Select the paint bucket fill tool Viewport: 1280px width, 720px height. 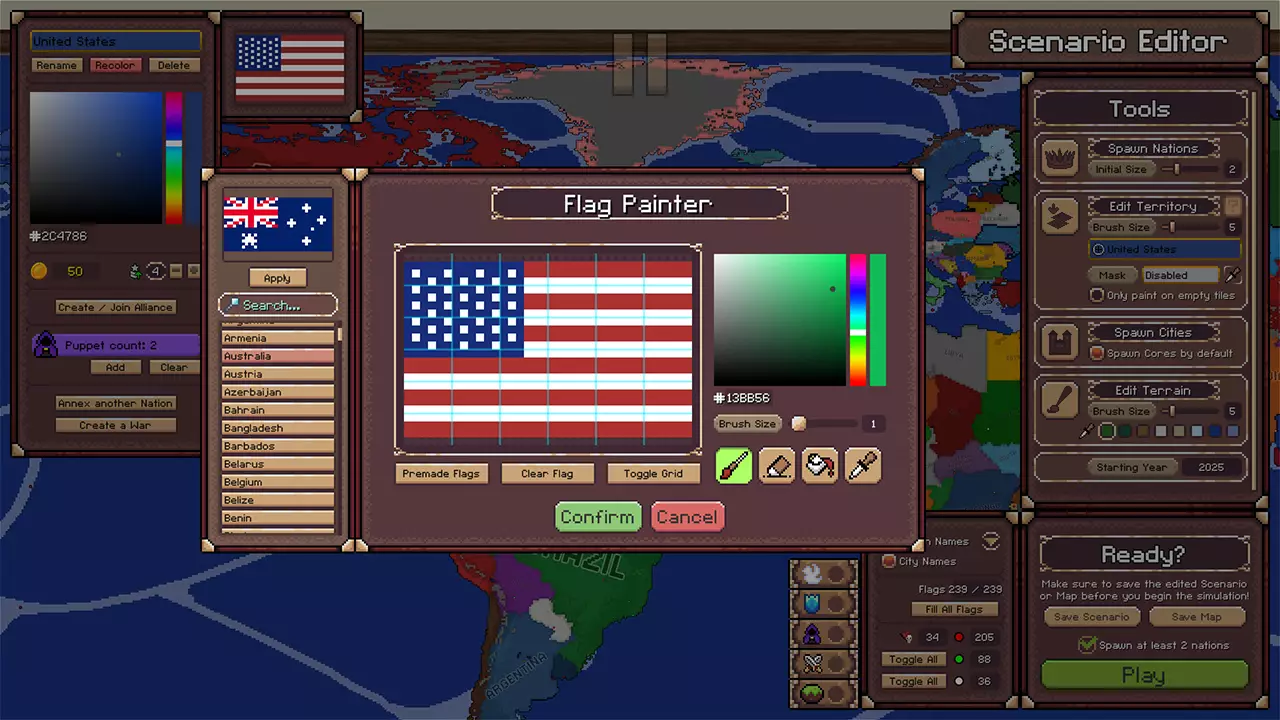pos(819,465)
